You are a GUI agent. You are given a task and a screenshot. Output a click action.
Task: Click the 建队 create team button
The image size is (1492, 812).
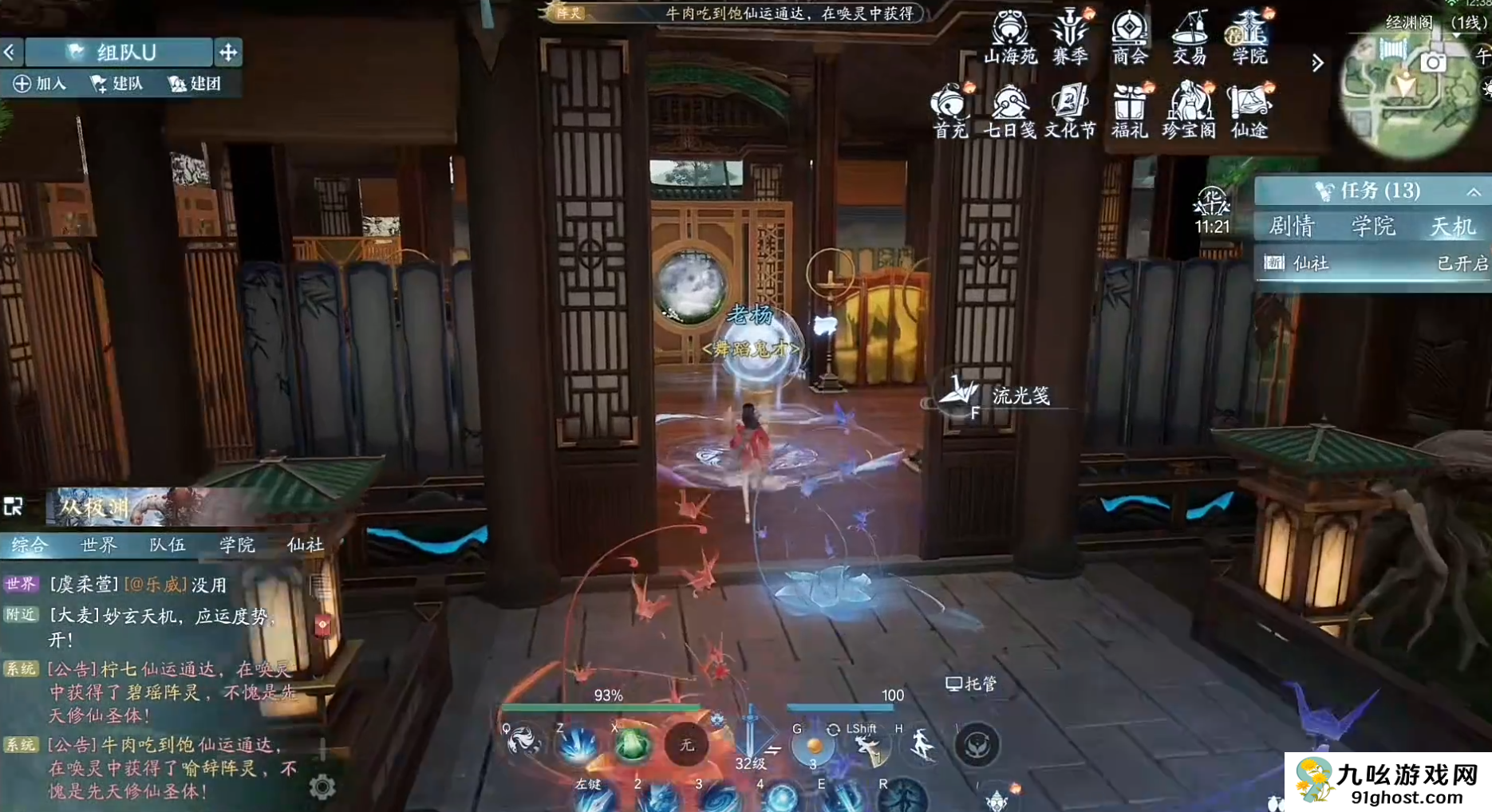(x=117, y=84)
